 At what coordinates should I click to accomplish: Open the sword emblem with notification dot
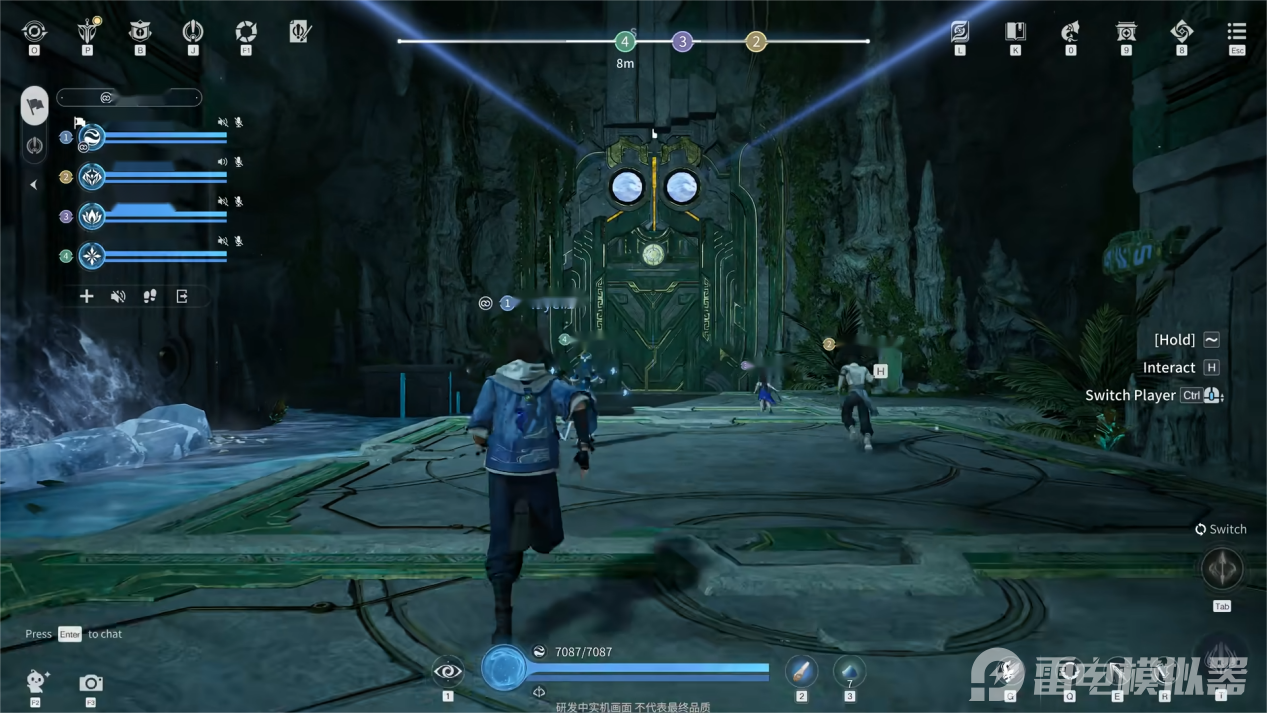[88, 32]
